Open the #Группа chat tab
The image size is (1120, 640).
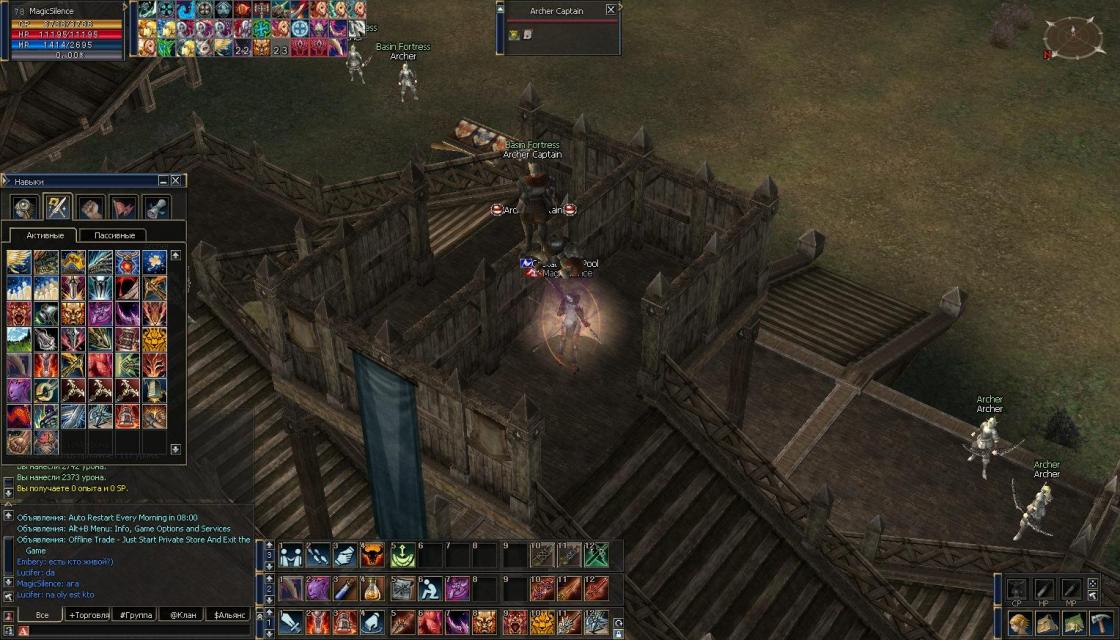tap(132, 615)
